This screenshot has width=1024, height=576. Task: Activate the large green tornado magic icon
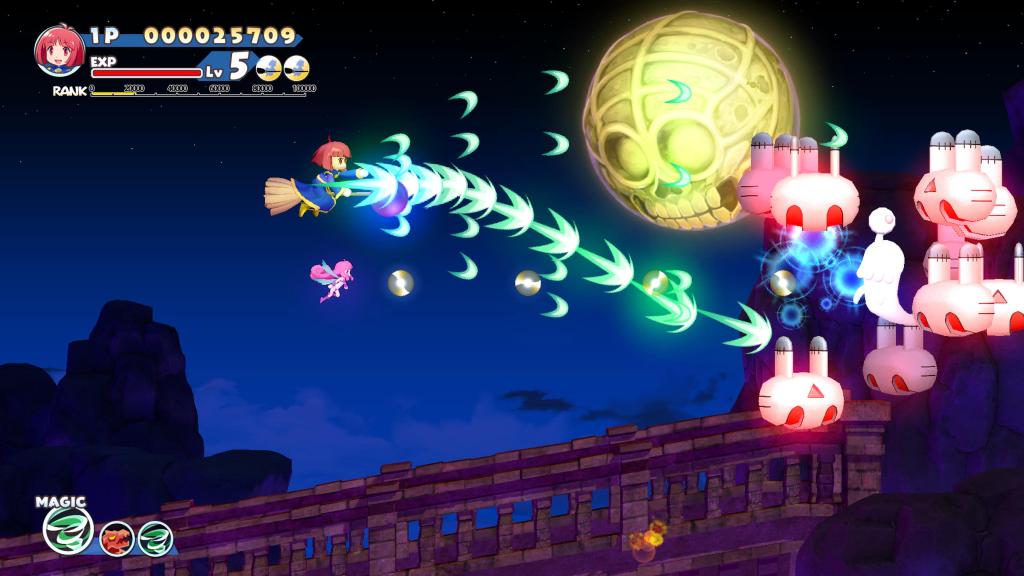[68, 530]
